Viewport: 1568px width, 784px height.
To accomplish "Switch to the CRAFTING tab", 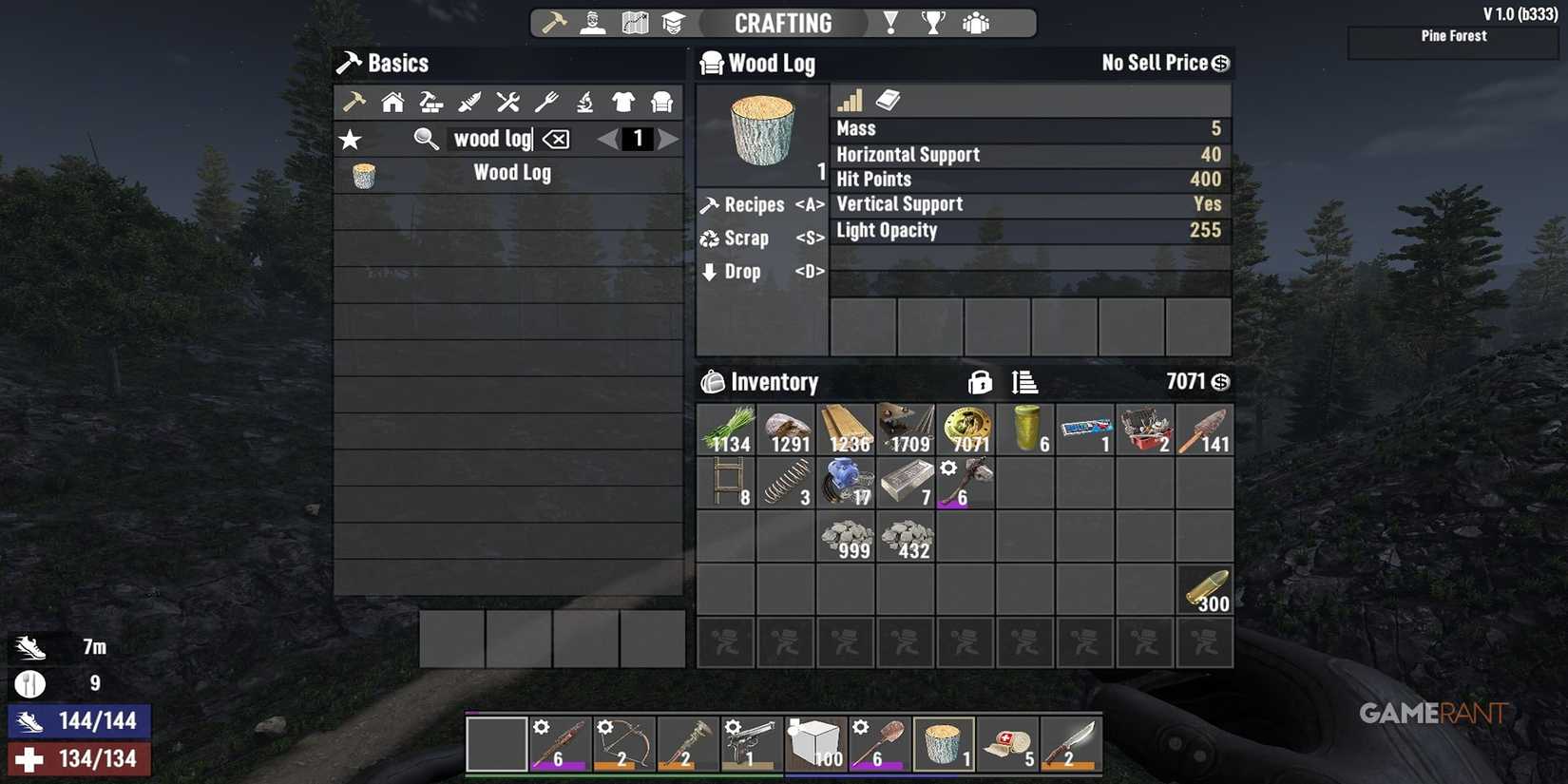I will (x=783, y=23).
